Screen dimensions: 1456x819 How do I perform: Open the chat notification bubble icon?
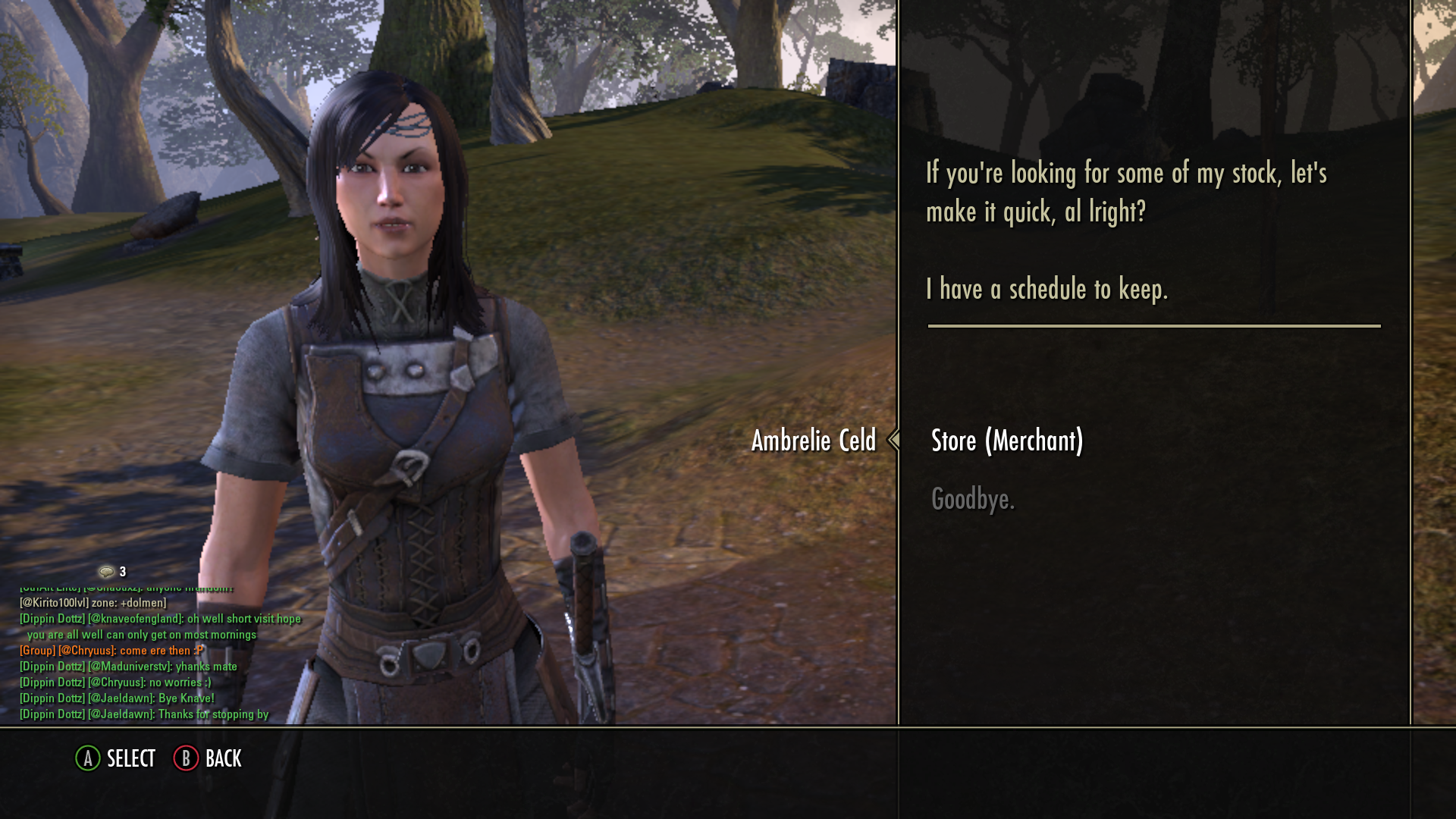(106, 571)
